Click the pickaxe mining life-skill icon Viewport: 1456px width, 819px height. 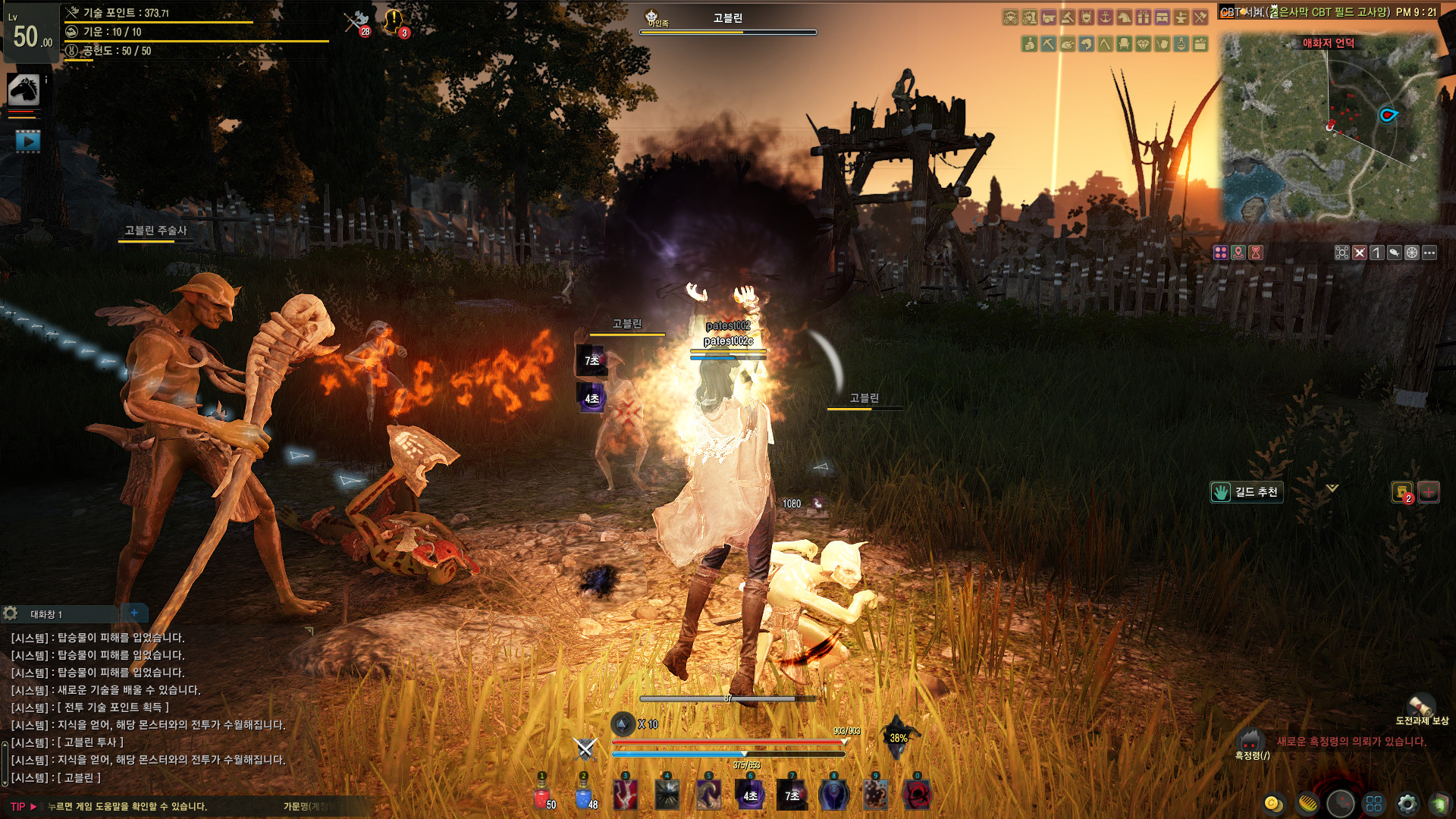coord(1049,44)
